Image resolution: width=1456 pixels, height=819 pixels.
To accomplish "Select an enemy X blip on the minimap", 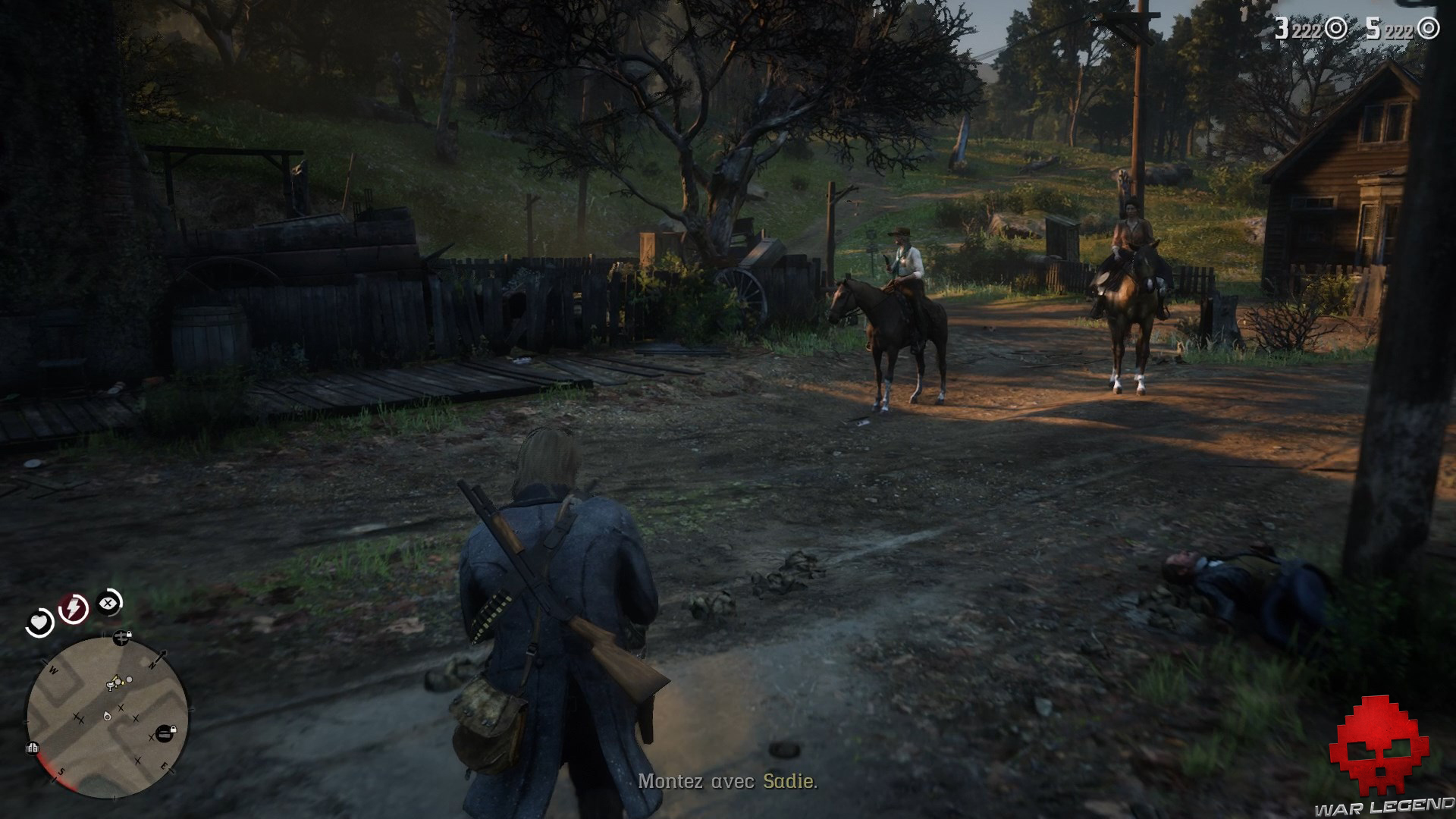I will [x=121, y=708].
